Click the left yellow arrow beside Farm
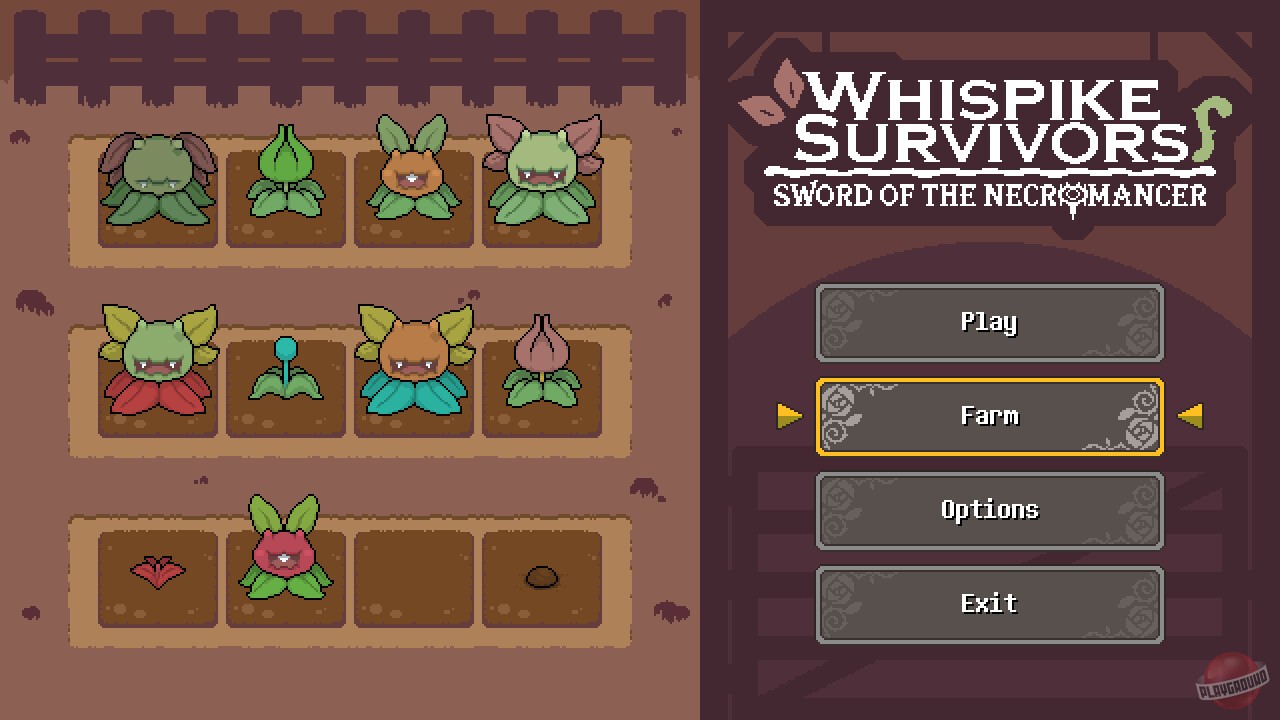 pyautogui.click(x=791, y=417)
